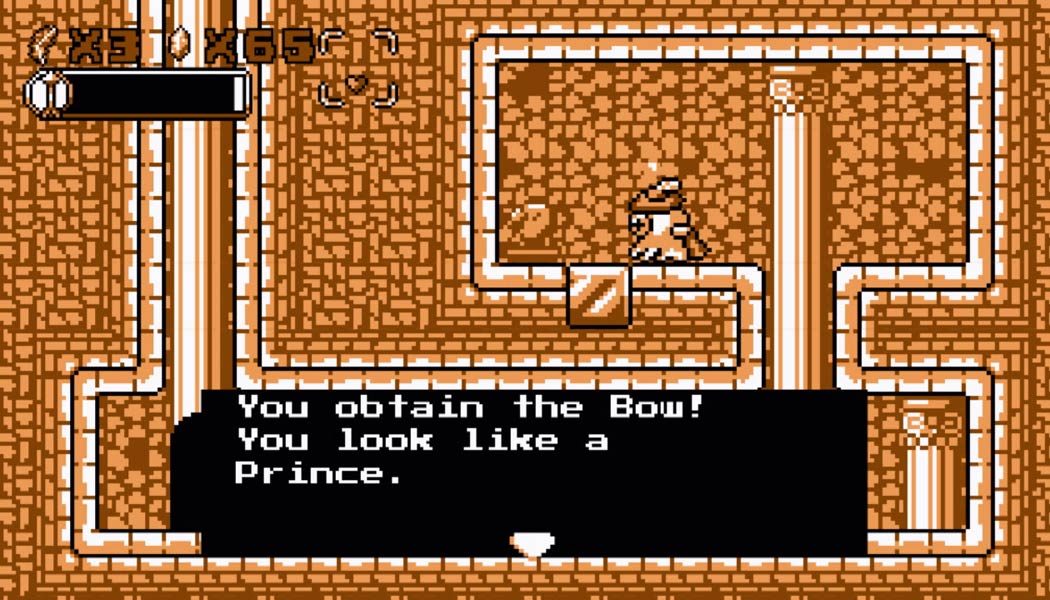Advance the dialogue with the white arrow

[x=532, y=544]
